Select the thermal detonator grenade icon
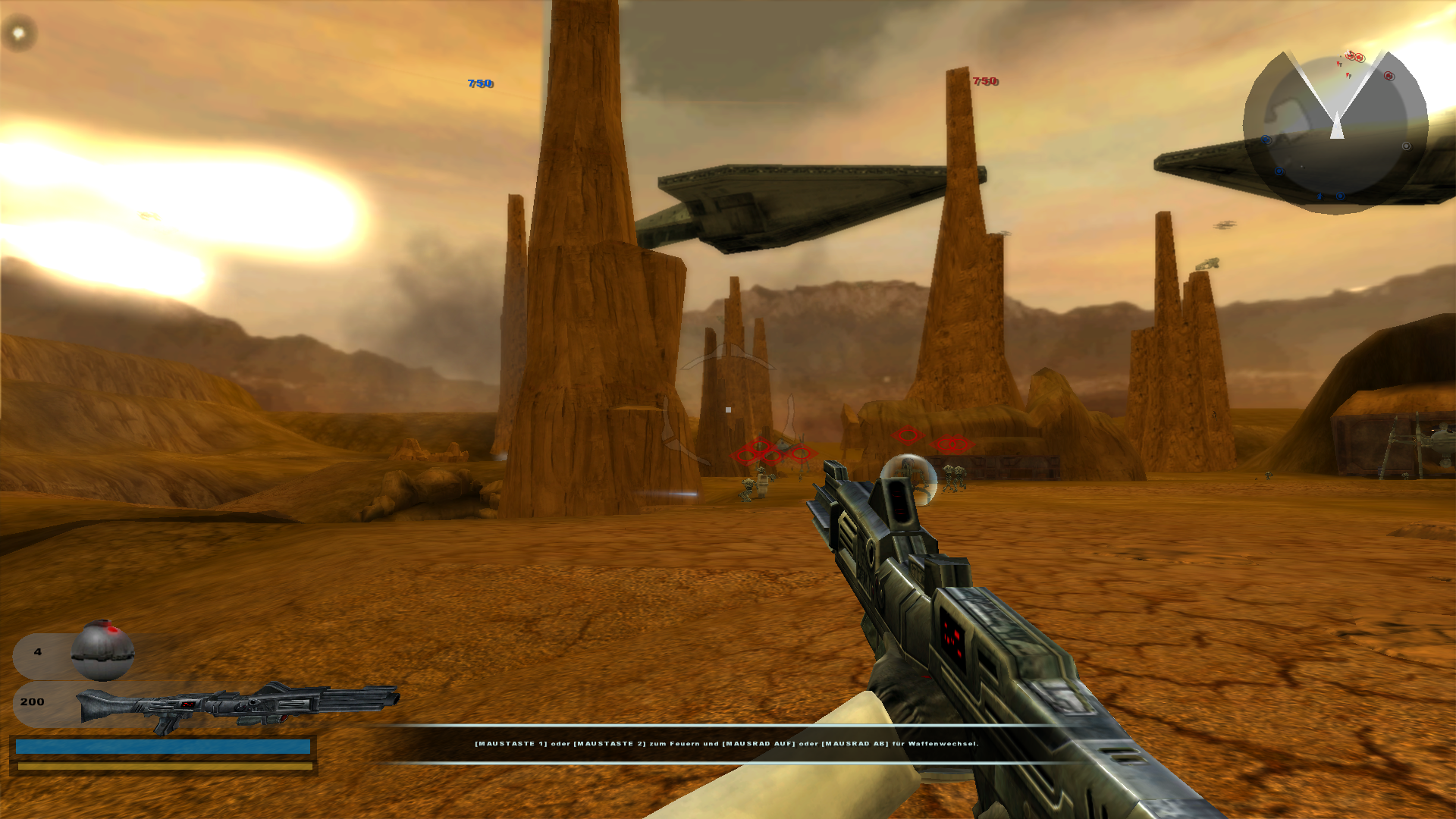Viewport: 1456px width, 819px height. (x=102, y=651)
